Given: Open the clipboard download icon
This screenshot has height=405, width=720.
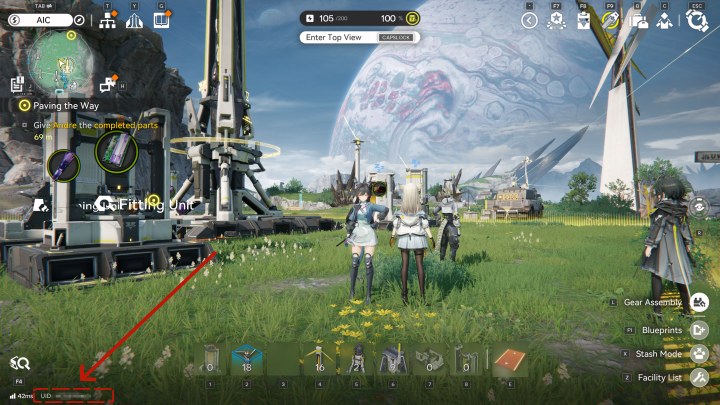Looking at the screenshot, I should click(584, 20).
